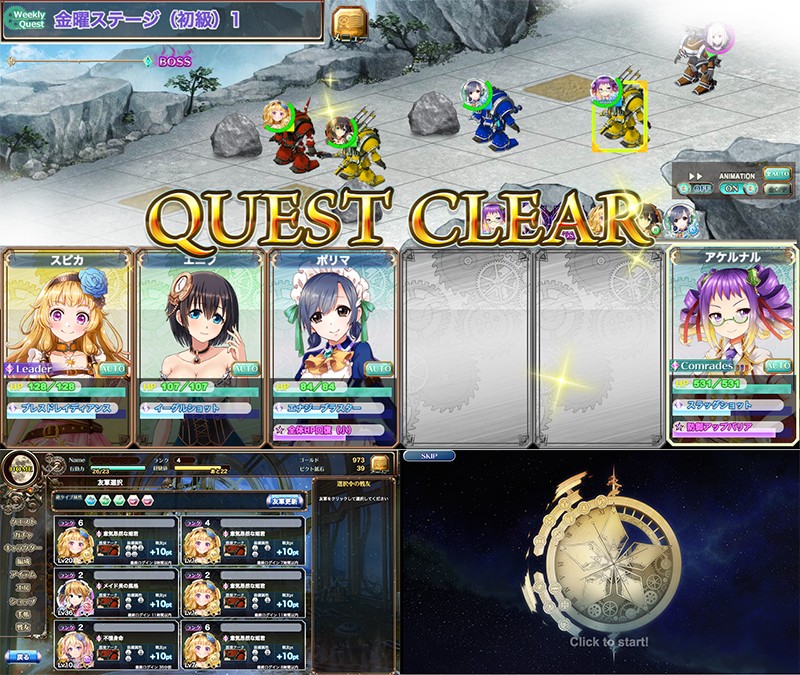Use Spica's ブレスドレイディアンス skill
This screenshot has width=800, height=675.
tap(66, 408)
